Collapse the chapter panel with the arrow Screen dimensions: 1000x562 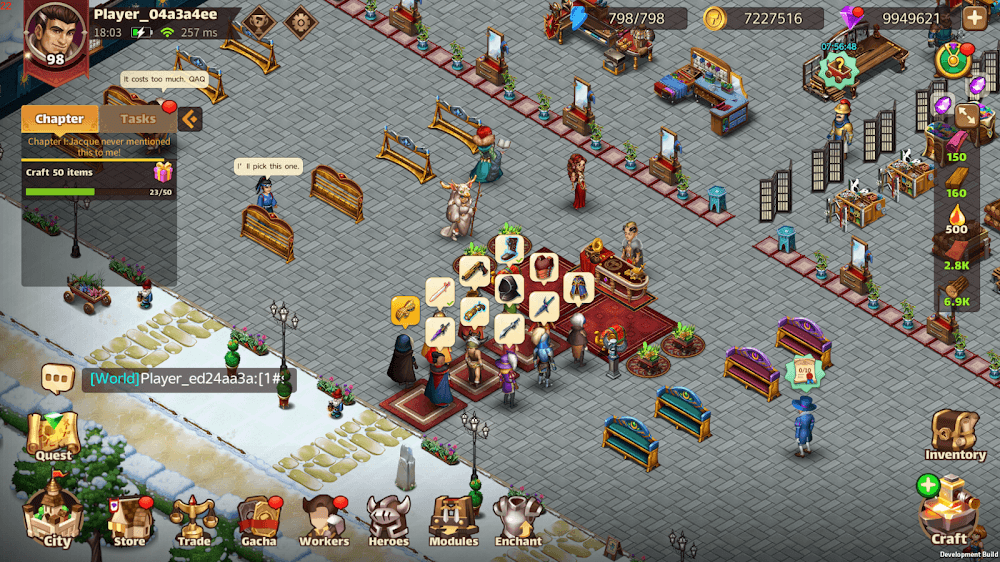pyautogui.click(x=190, y=119)
